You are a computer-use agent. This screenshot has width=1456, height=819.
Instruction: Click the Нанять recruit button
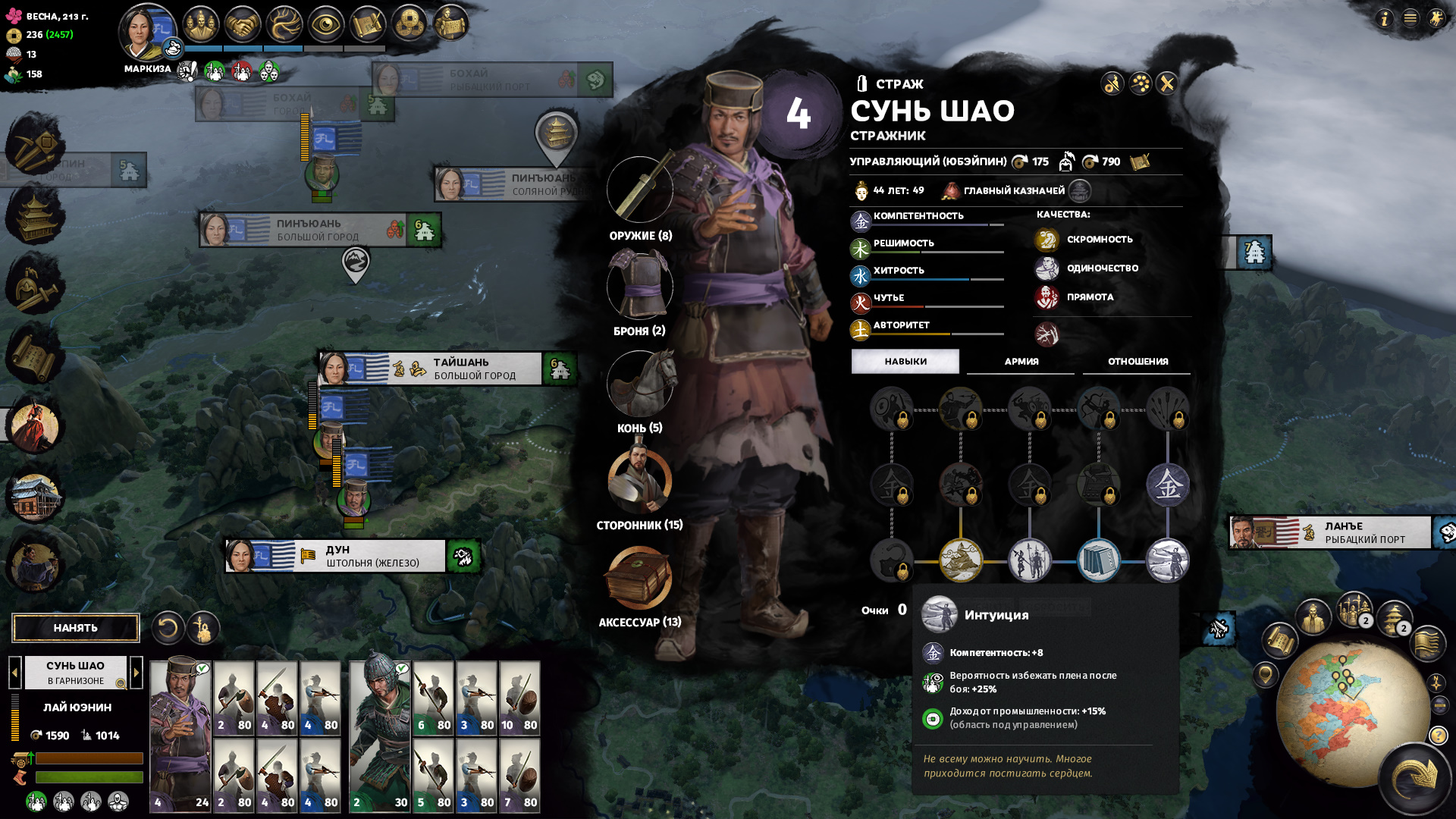76,628
